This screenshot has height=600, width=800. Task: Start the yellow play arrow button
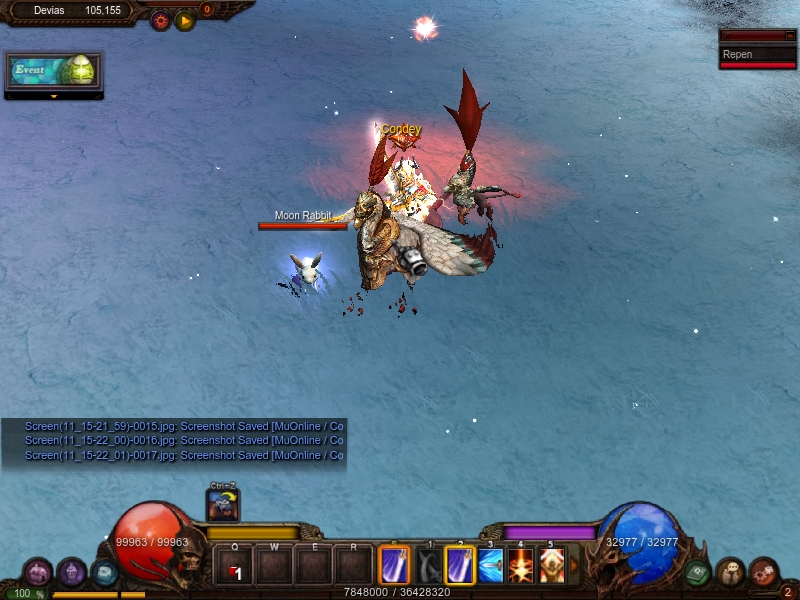coord(185,20)
